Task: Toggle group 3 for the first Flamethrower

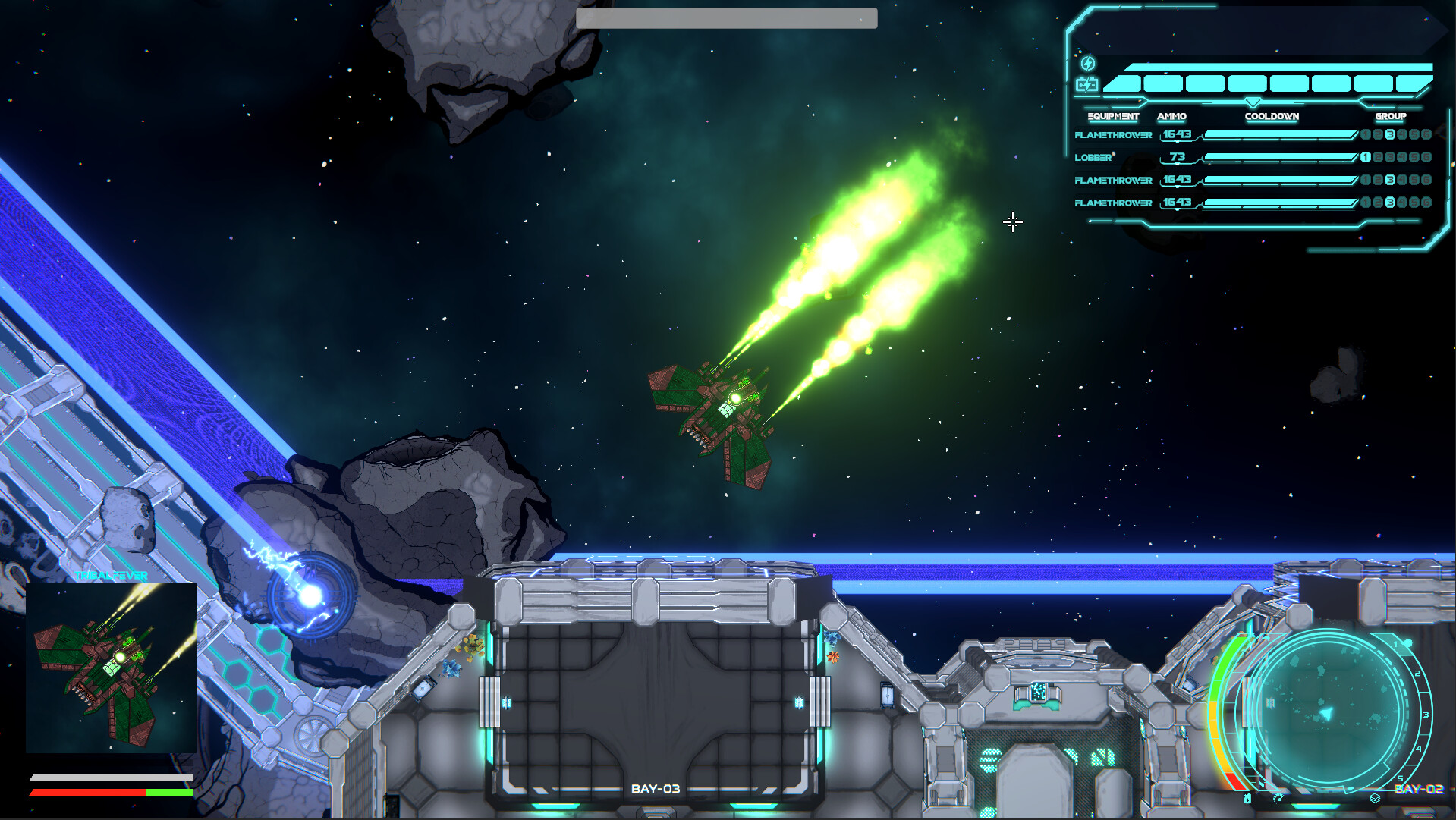Action: point(1390,135)
